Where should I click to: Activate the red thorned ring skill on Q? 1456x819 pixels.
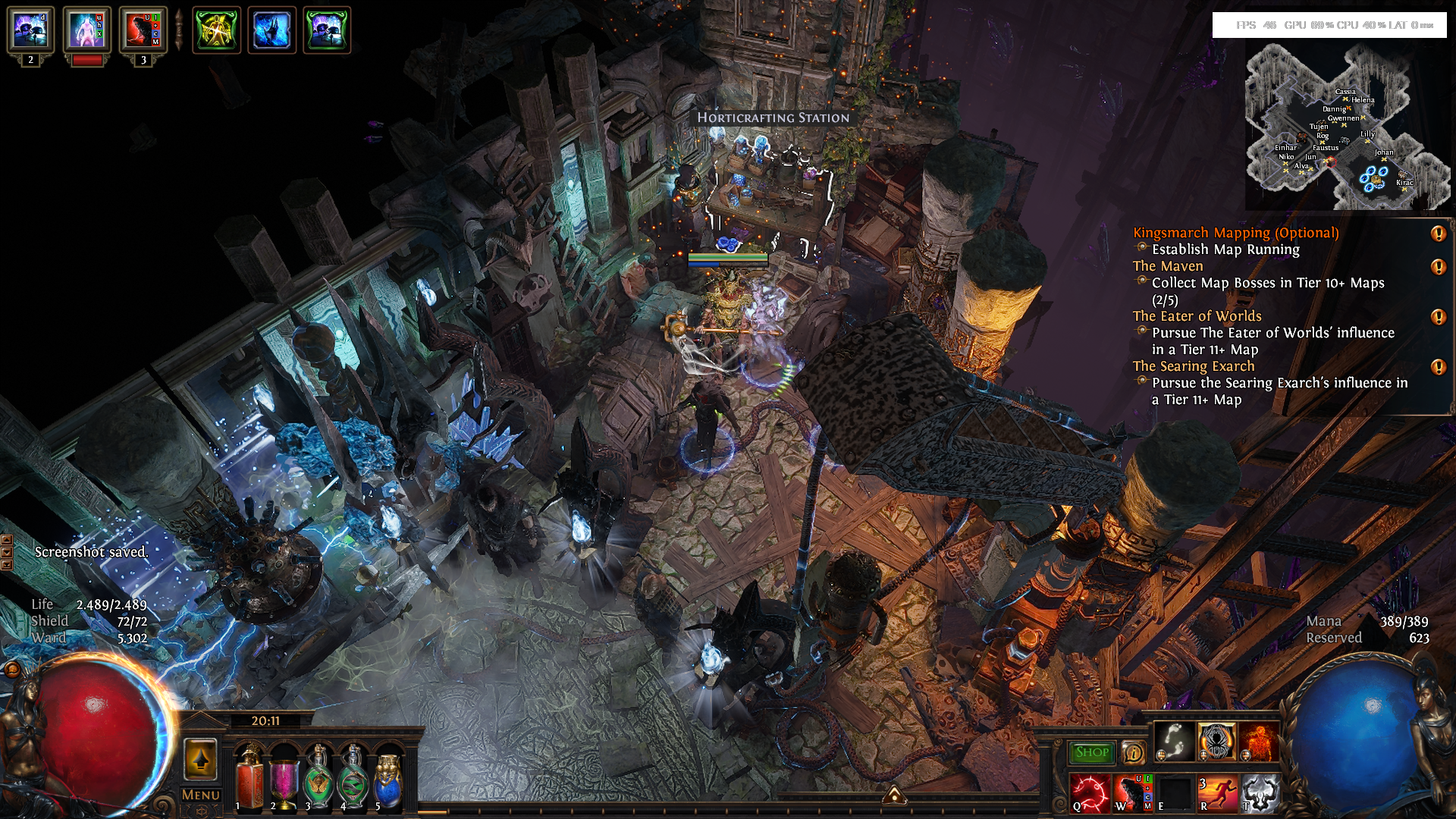tap(1090, 793)
